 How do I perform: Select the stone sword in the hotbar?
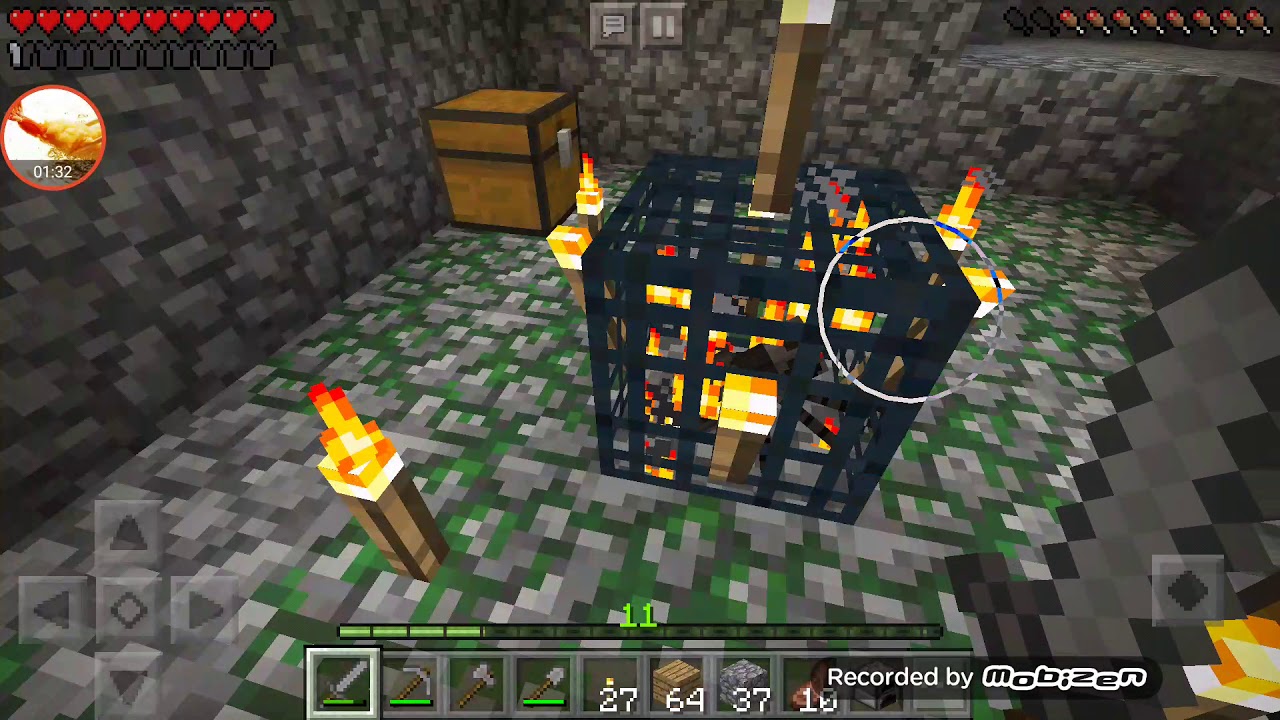[344, 682]
